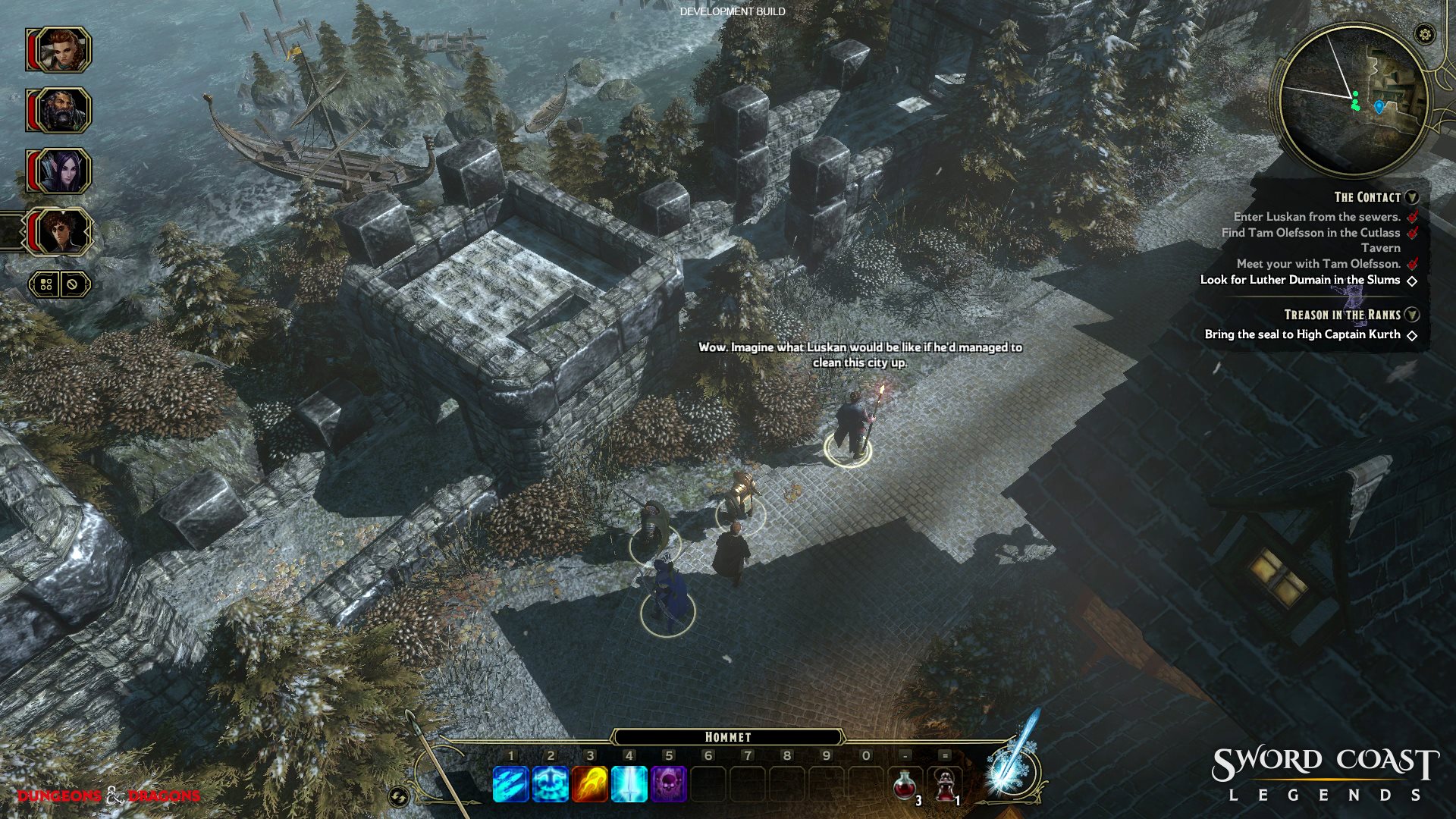Select the purple-haired elf party portrait

click(61, 171)
